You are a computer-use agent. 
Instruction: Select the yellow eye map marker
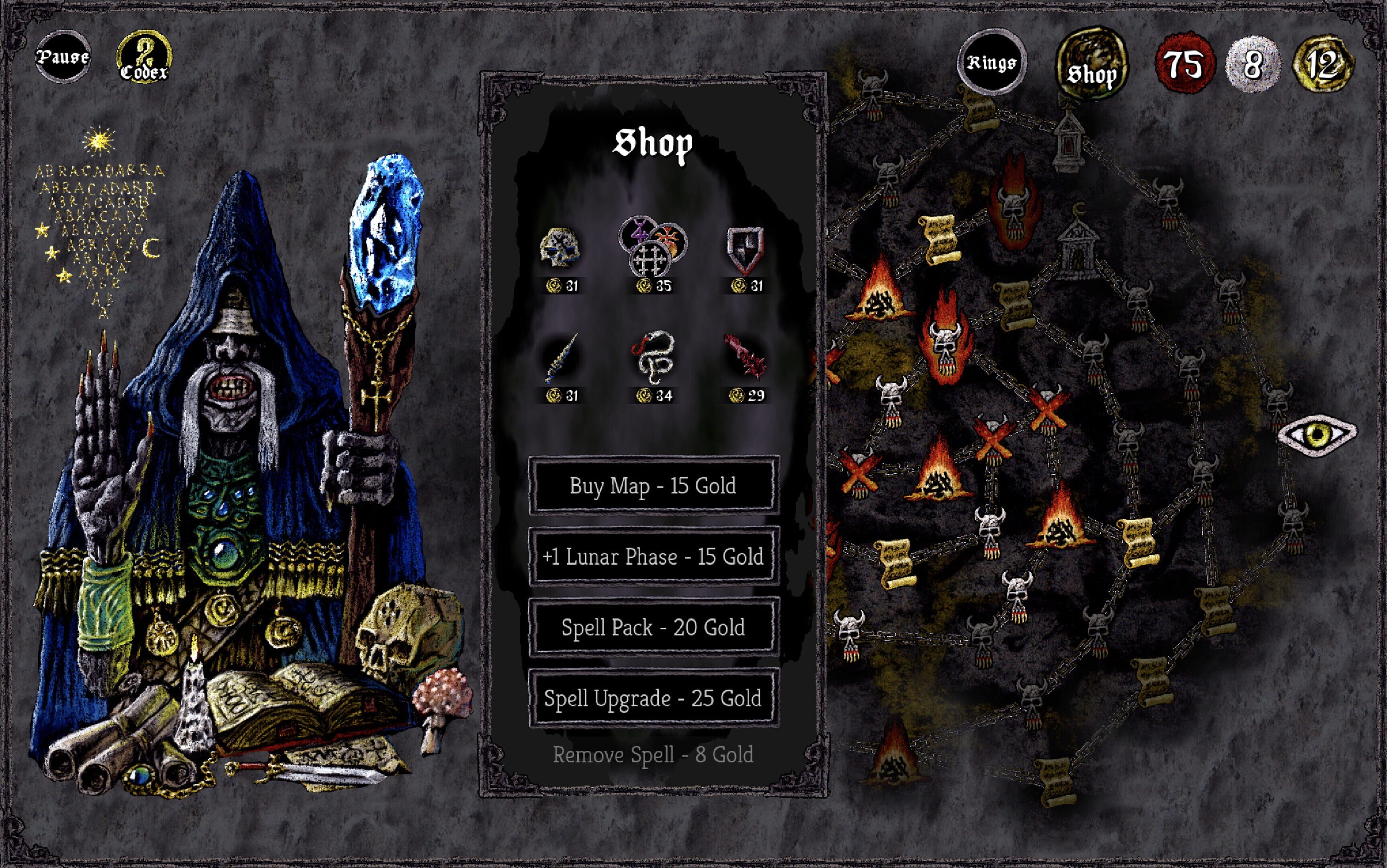click(x=1317, y=434)
